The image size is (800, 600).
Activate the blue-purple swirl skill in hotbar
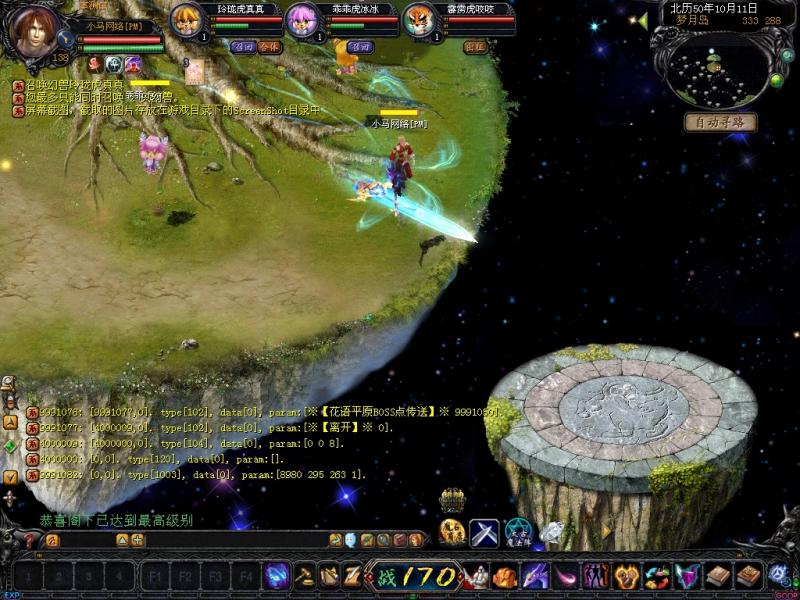pos(277,575)
